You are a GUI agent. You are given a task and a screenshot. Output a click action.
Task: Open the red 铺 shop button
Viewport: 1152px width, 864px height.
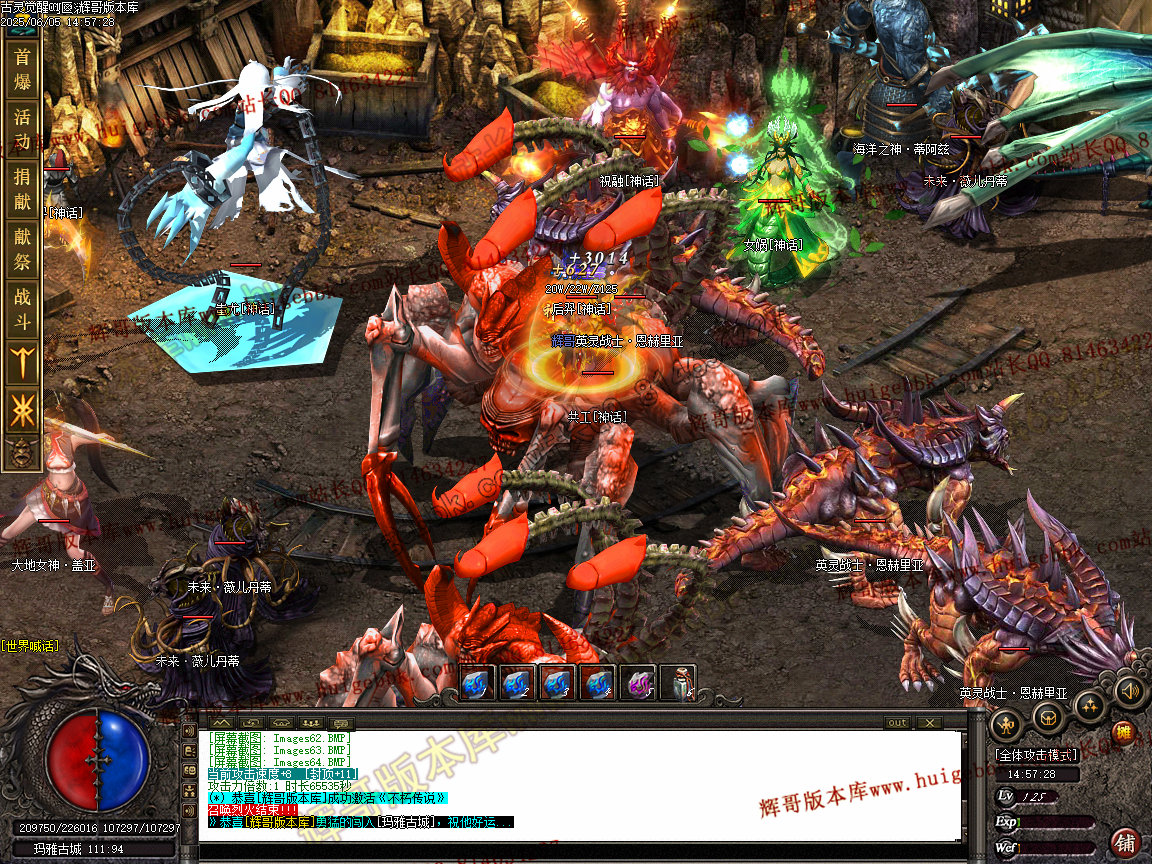pos(1126,842)
